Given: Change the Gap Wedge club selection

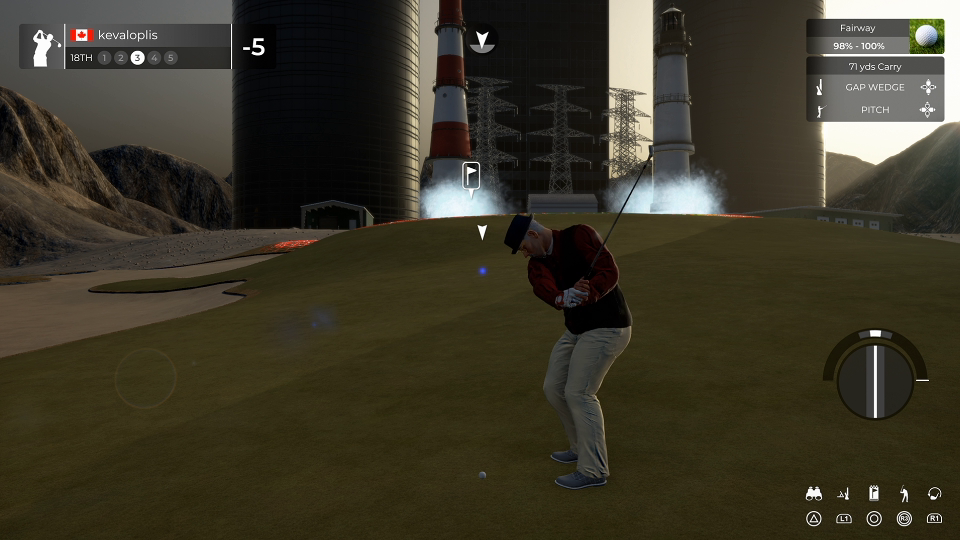Looking at the screenshot, I should tap(874, 87).
